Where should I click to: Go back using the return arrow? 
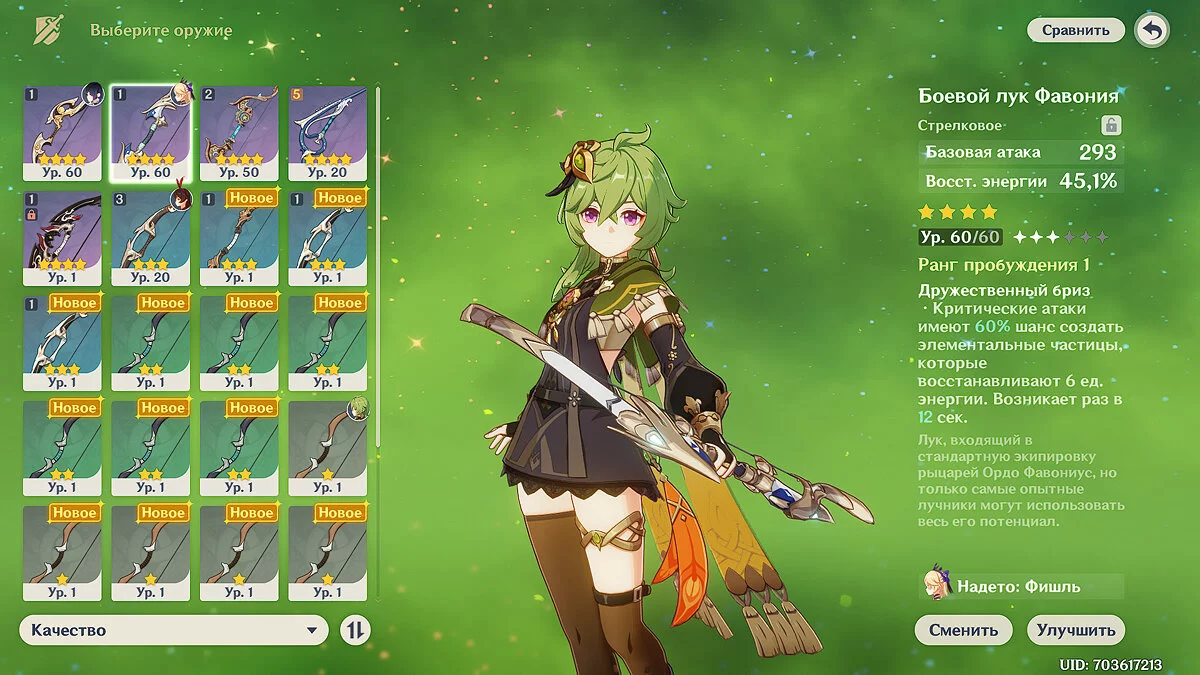(1152, 30)
